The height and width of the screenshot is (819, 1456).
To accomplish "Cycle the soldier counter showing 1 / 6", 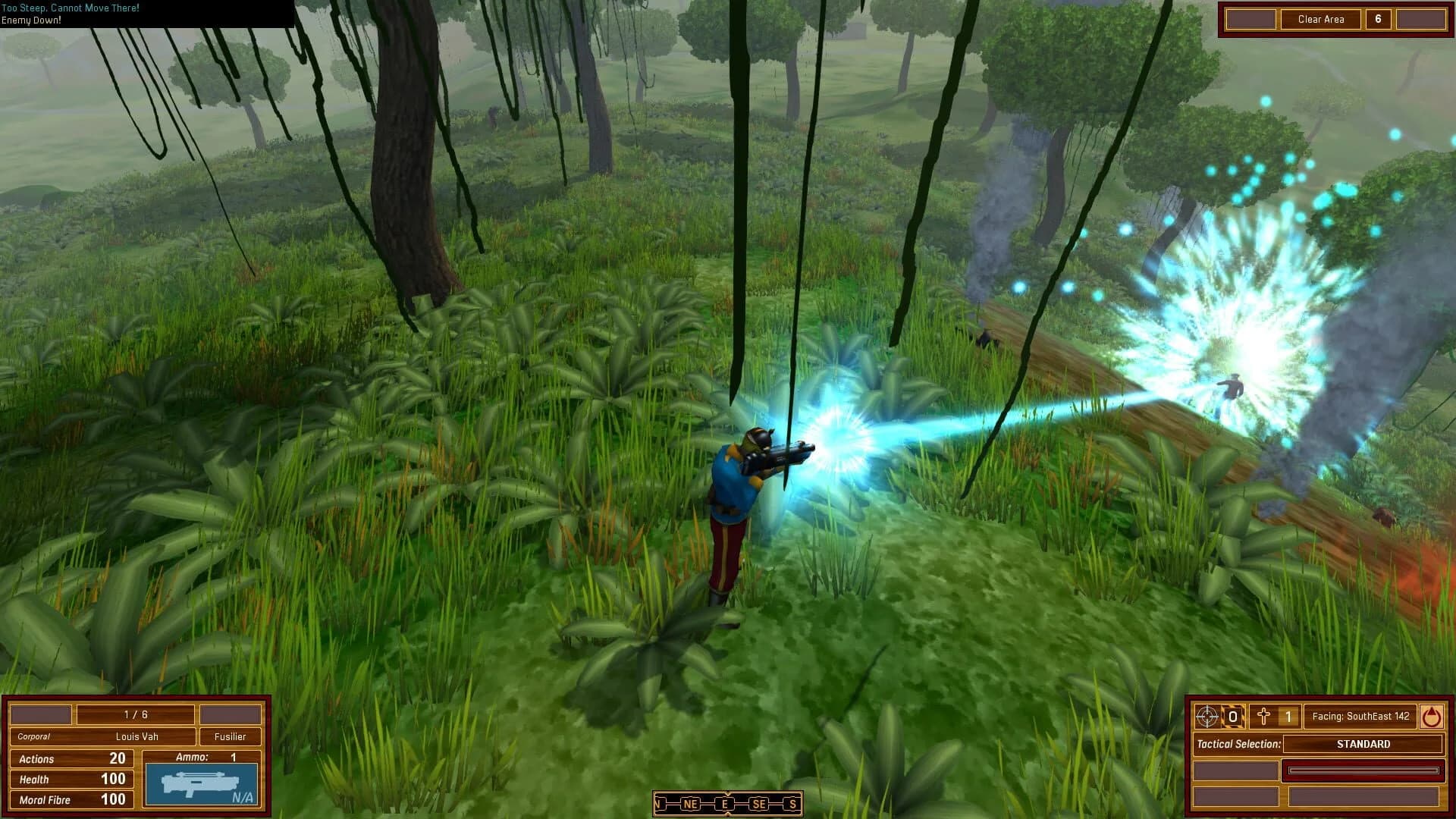I will click(135, 714).
